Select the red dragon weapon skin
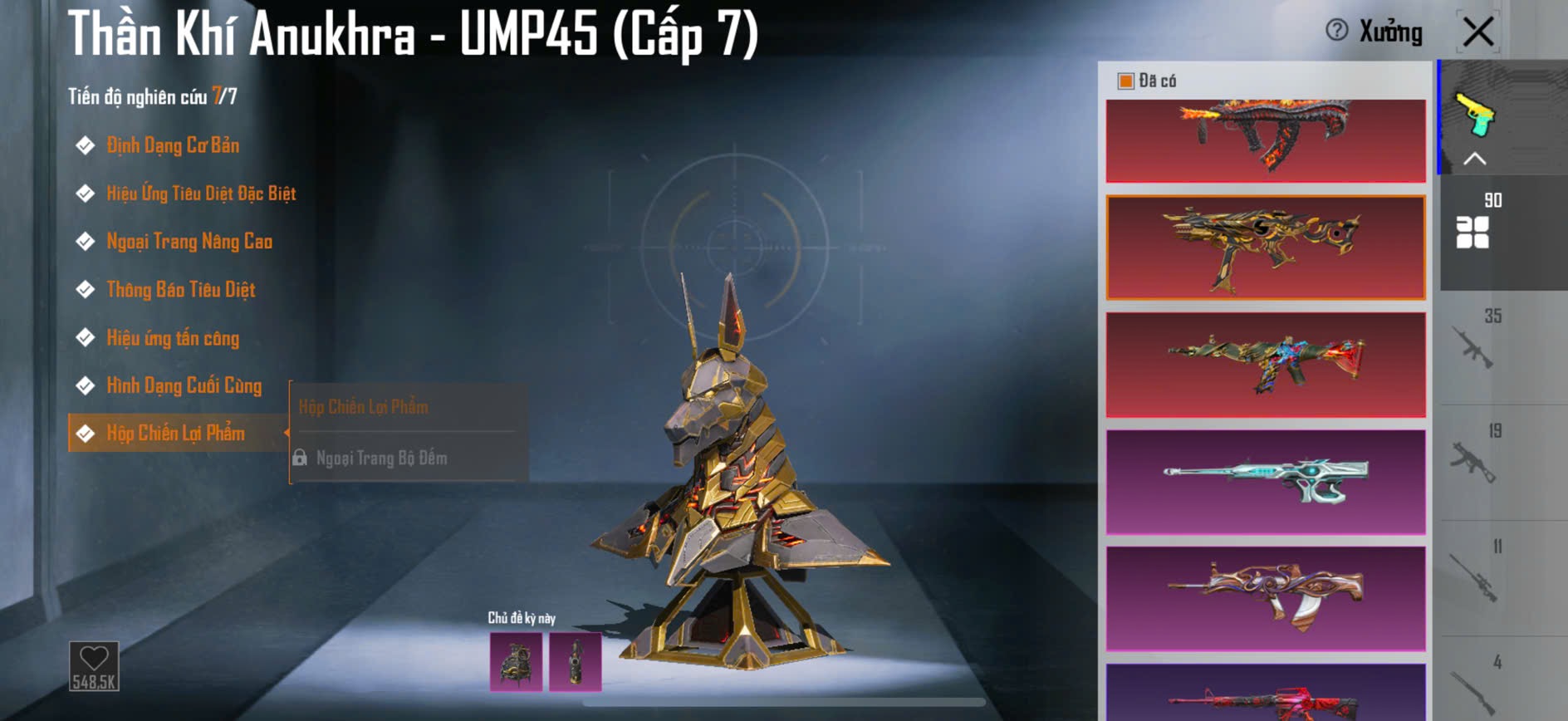 (1266, 140)
